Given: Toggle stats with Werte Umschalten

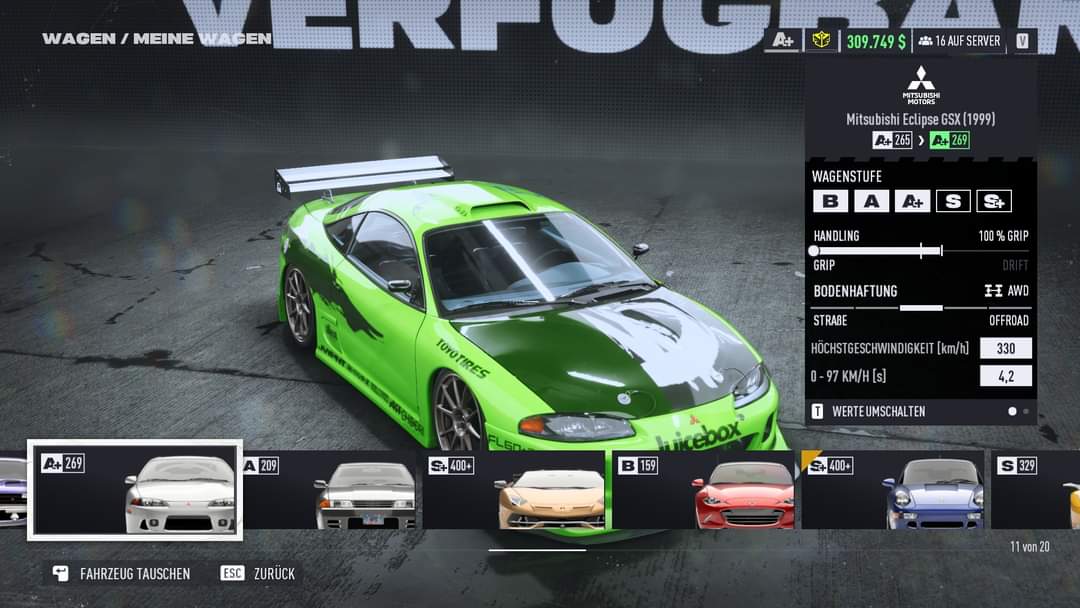Looking at the screenshot, I should 868,411.
